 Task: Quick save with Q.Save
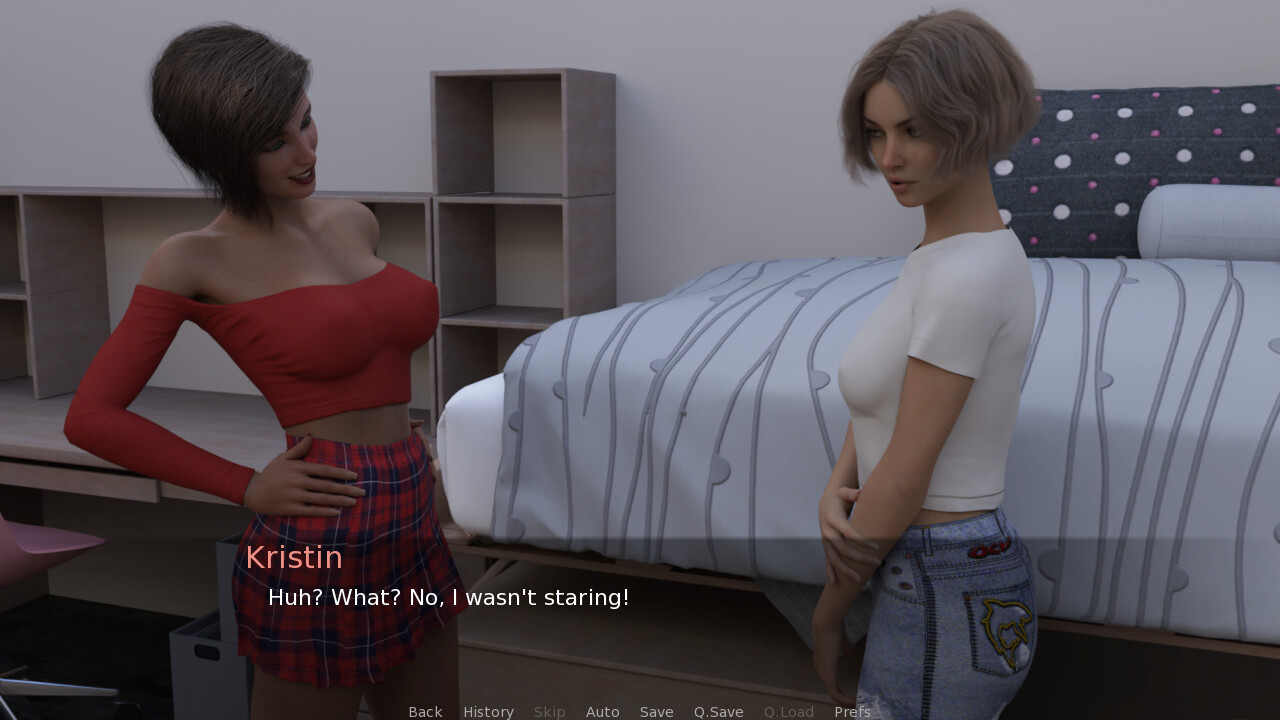tap(718, 712)
